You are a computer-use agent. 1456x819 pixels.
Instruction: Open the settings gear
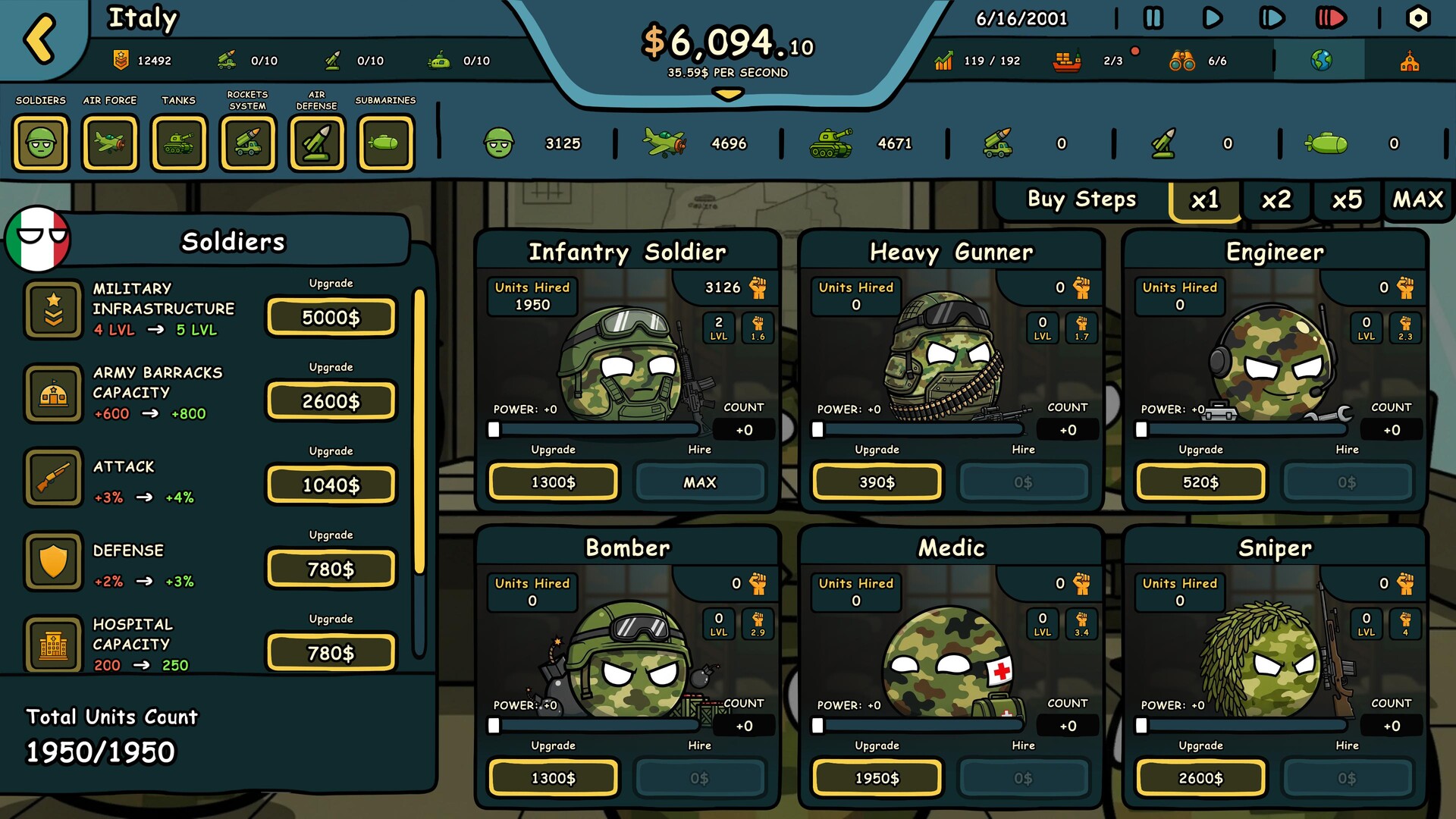click(1417, 18)
